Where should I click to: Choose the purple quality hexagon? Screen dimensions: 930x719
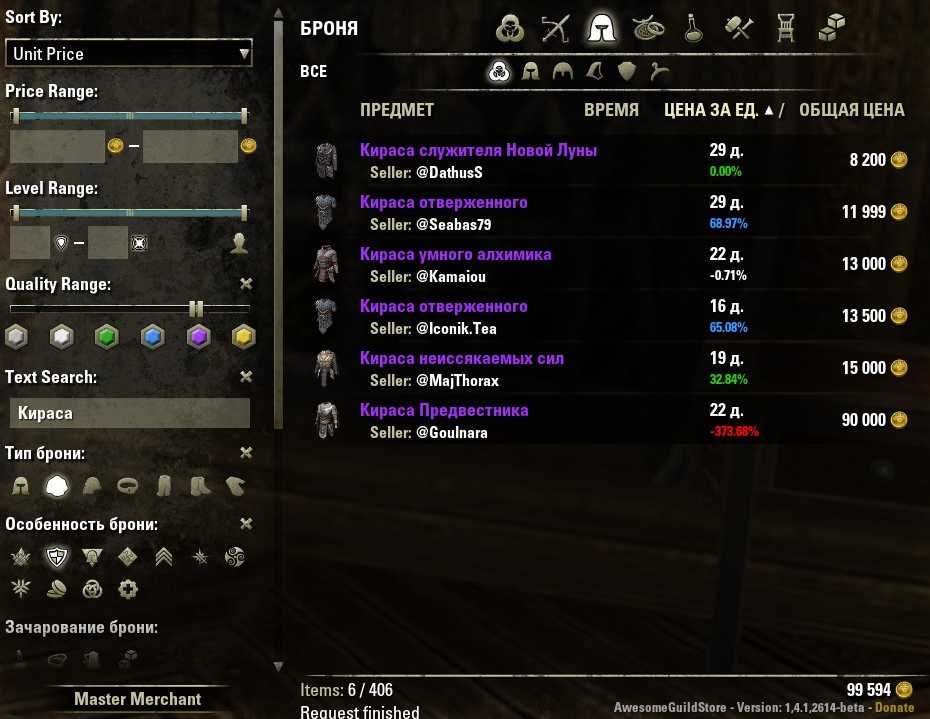point(197,336)
